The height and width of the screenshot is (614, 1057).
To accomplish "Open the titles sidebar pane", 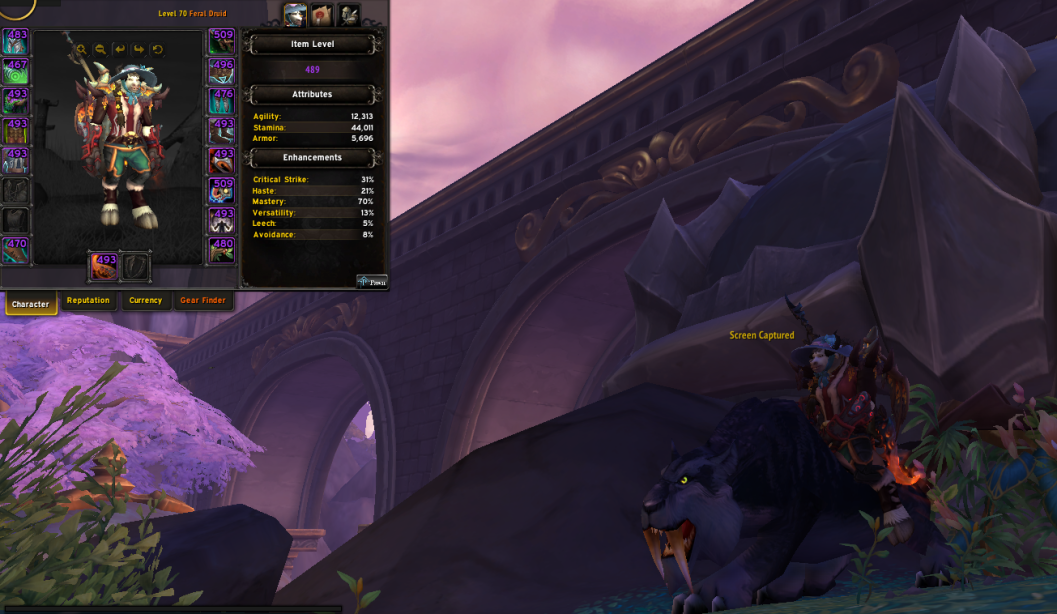I will click(x=321, y=15).
